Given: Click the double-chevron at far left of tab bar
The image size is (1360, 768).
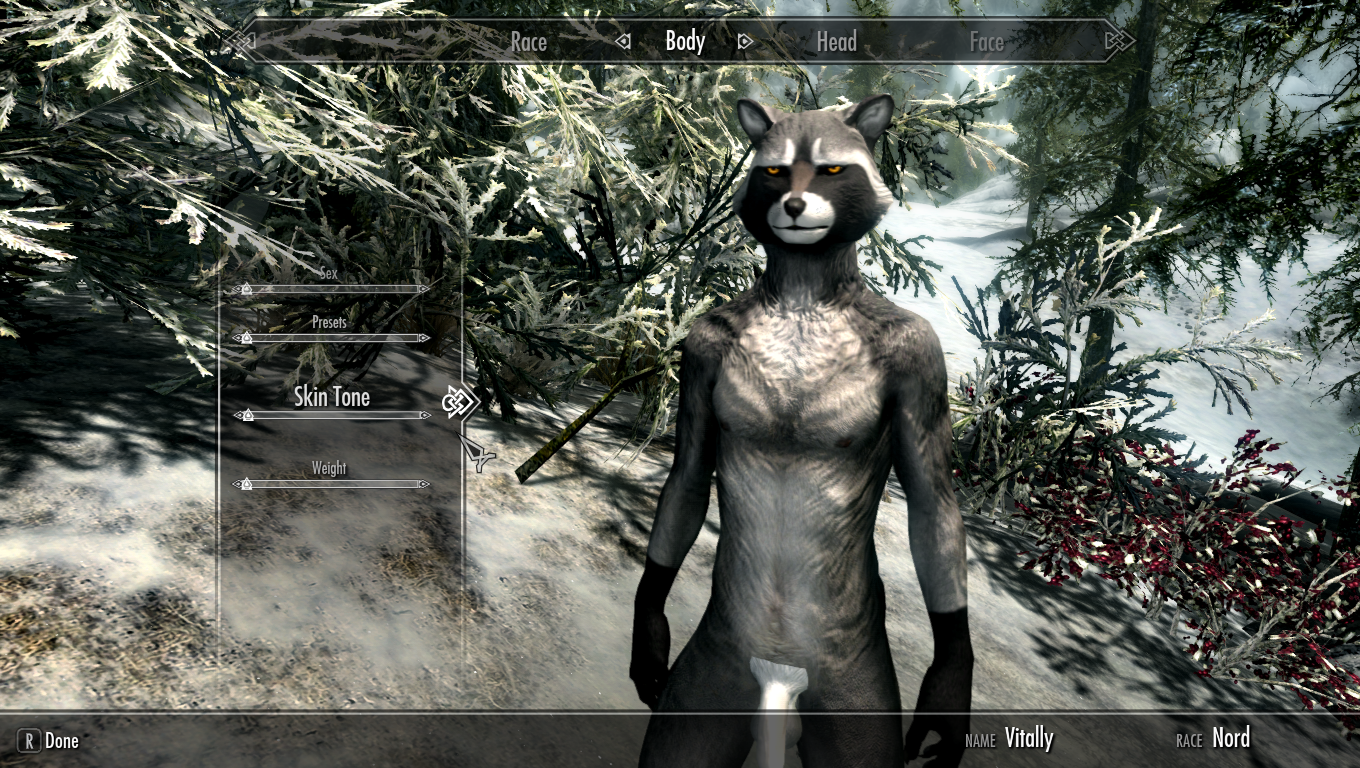Looking at the screenshot, I should point(240,42).
